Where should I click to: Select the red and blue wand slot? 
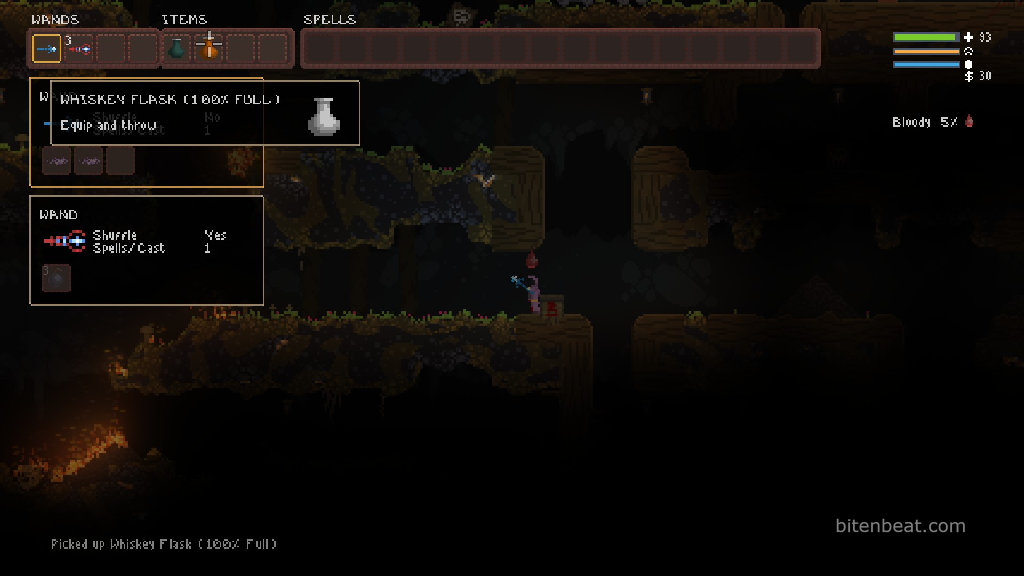coord(79,48)
